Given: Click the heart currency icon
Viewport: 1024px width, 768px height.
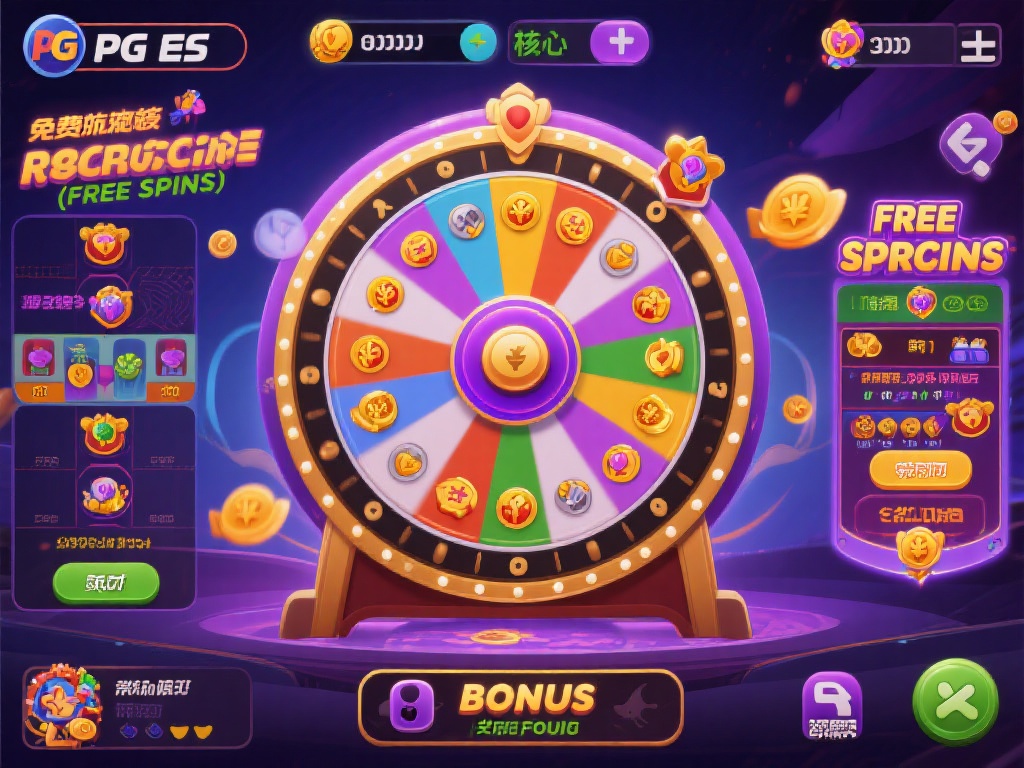Looking at the screenshot, I should (842, 43).
